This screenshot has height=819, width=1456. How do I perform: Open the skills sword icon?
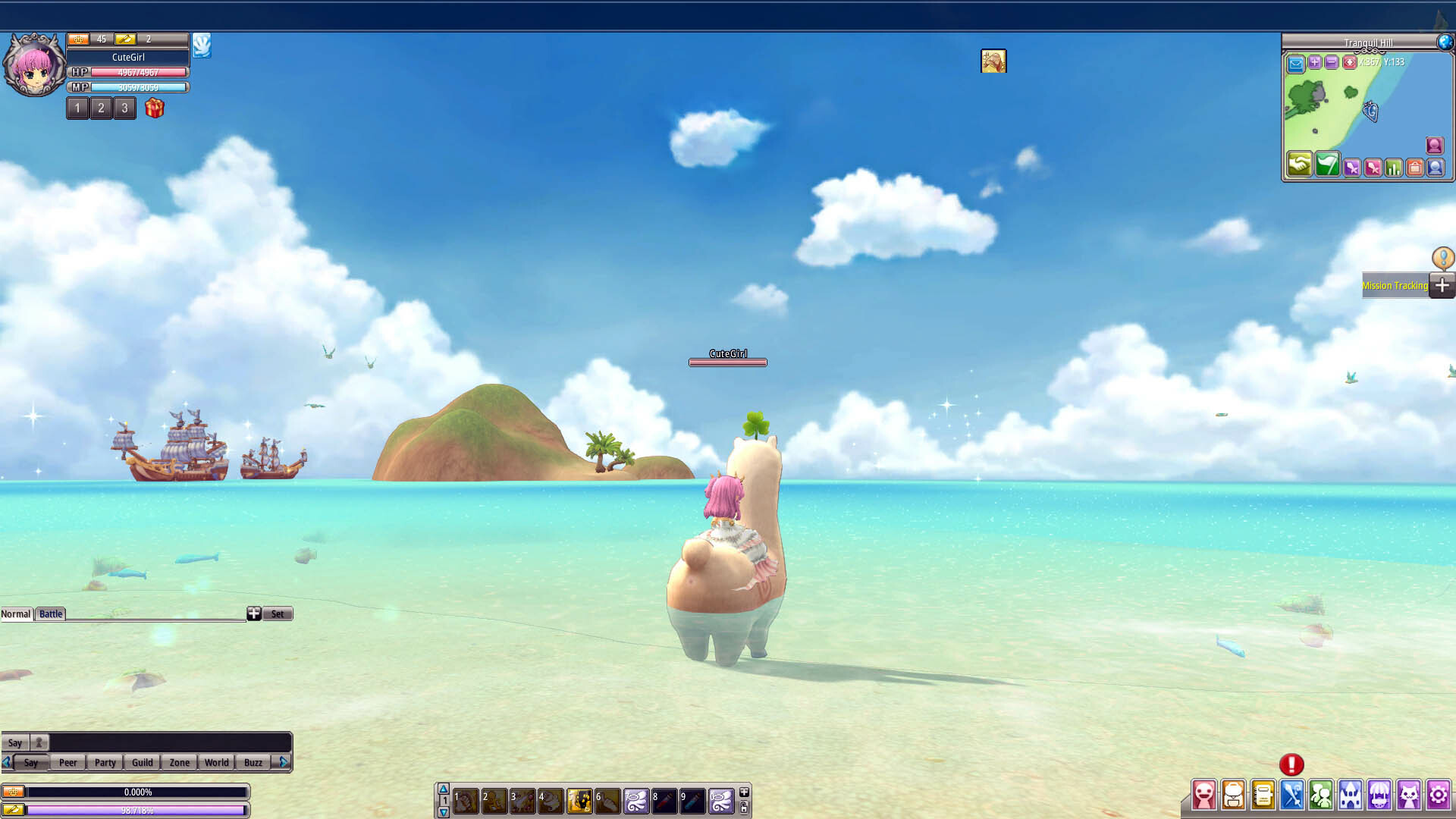[x=1293, y=795]
